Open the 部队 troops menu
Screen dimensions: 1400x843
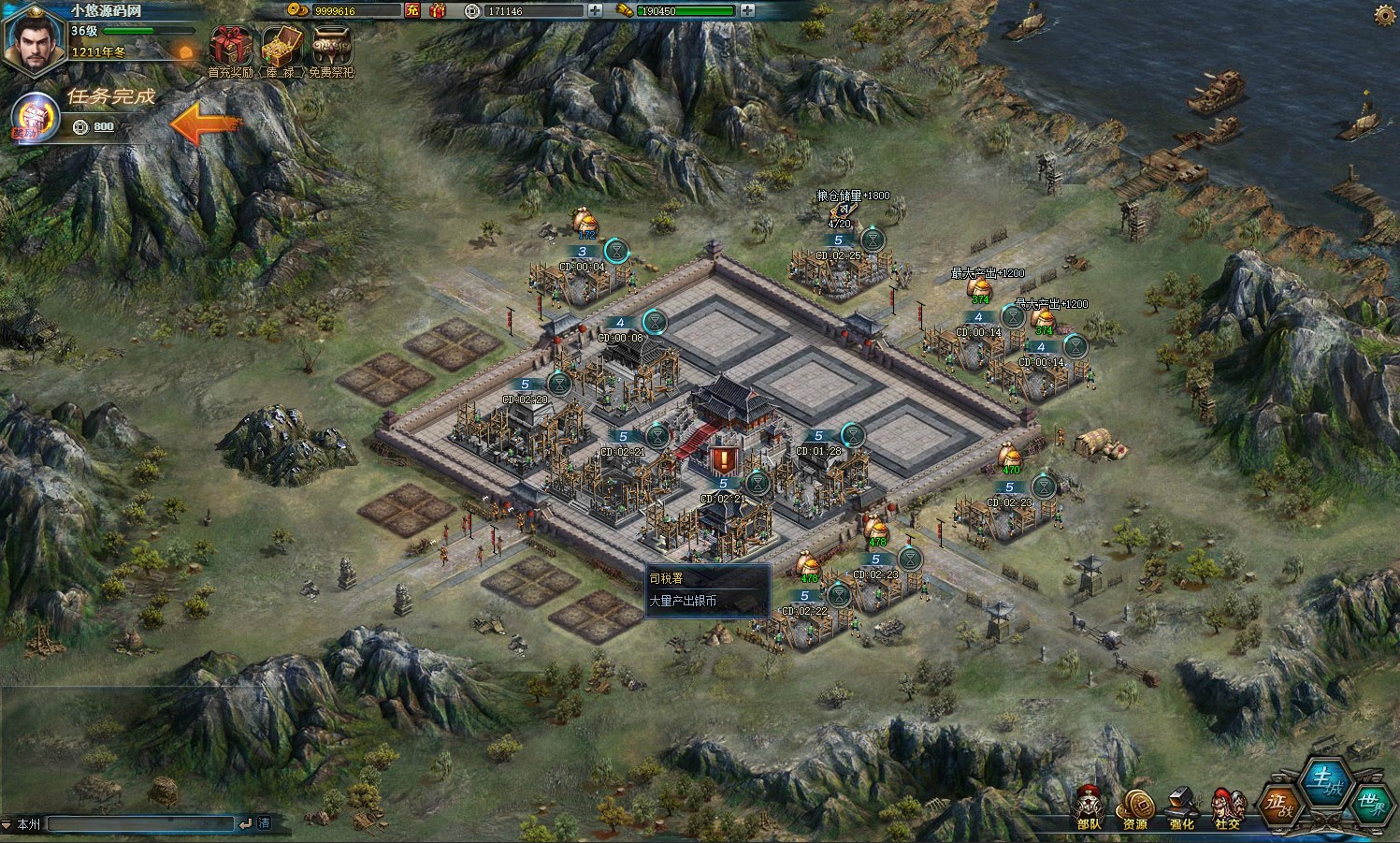(x=1090, y=807)
